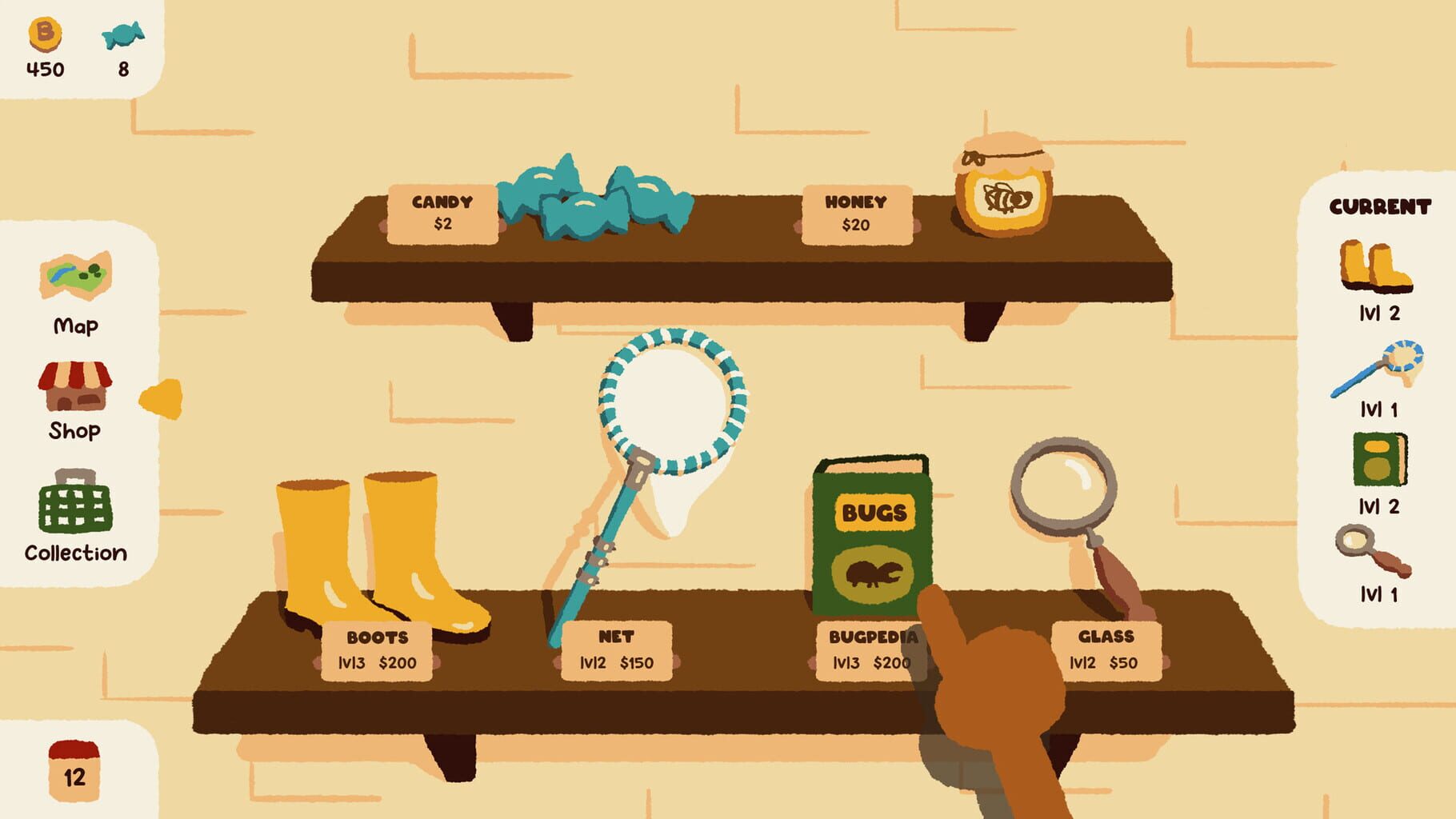Buy the Candy for $2
The image size is (1456, 819).
coord(442,212)
